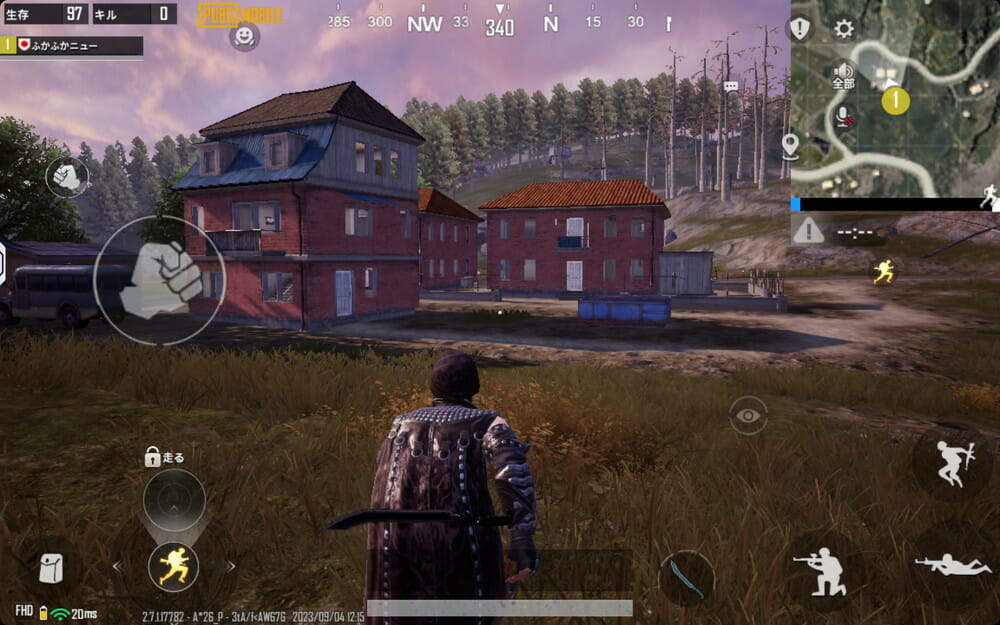Open the backpack inventory
The width and height of the screenshot is (1000, 625).
click(x=50, y=568)
